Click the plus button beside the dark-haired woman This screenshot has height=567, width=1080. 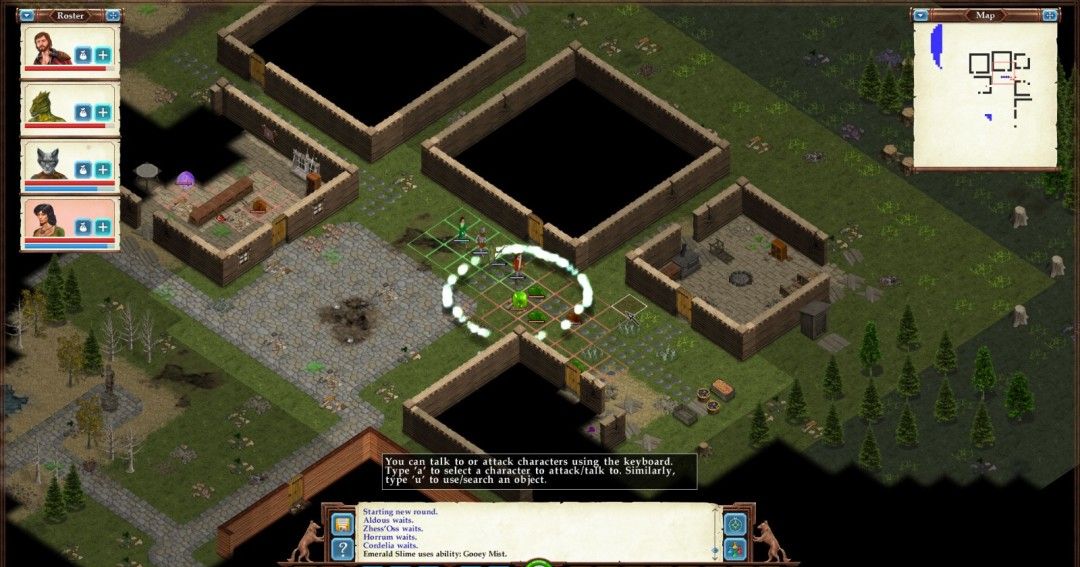tap(104, 228)
